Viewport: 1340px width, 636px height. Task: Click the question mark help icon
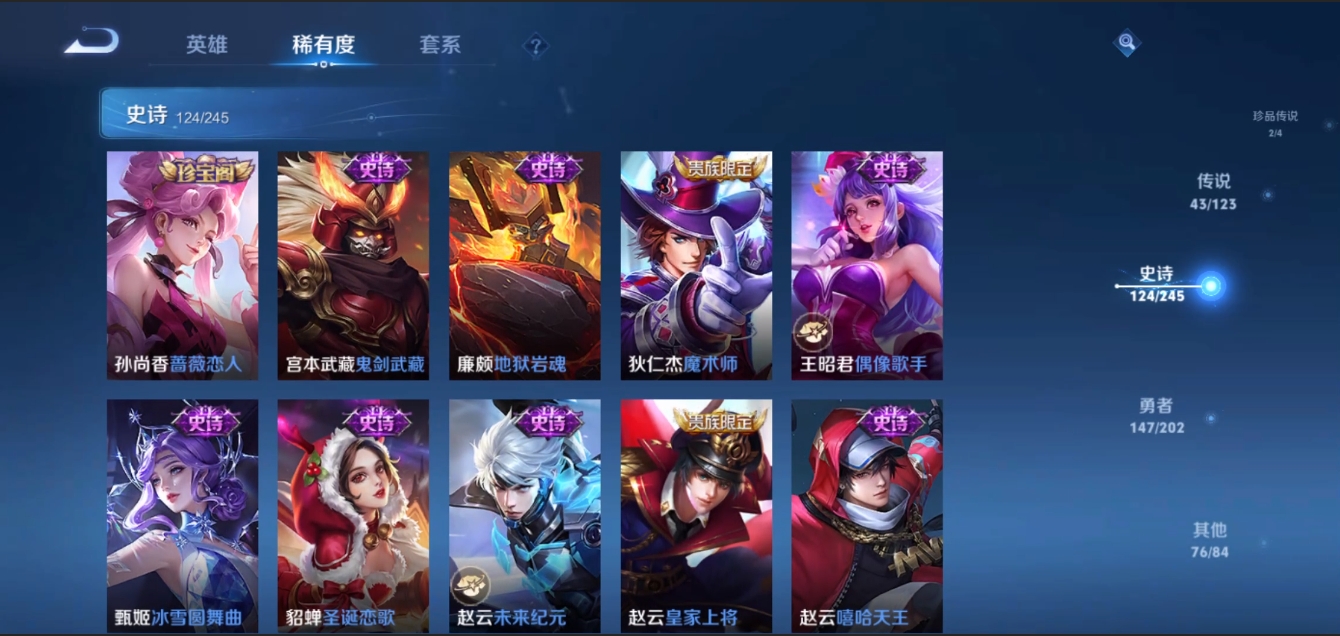[536, 45]
